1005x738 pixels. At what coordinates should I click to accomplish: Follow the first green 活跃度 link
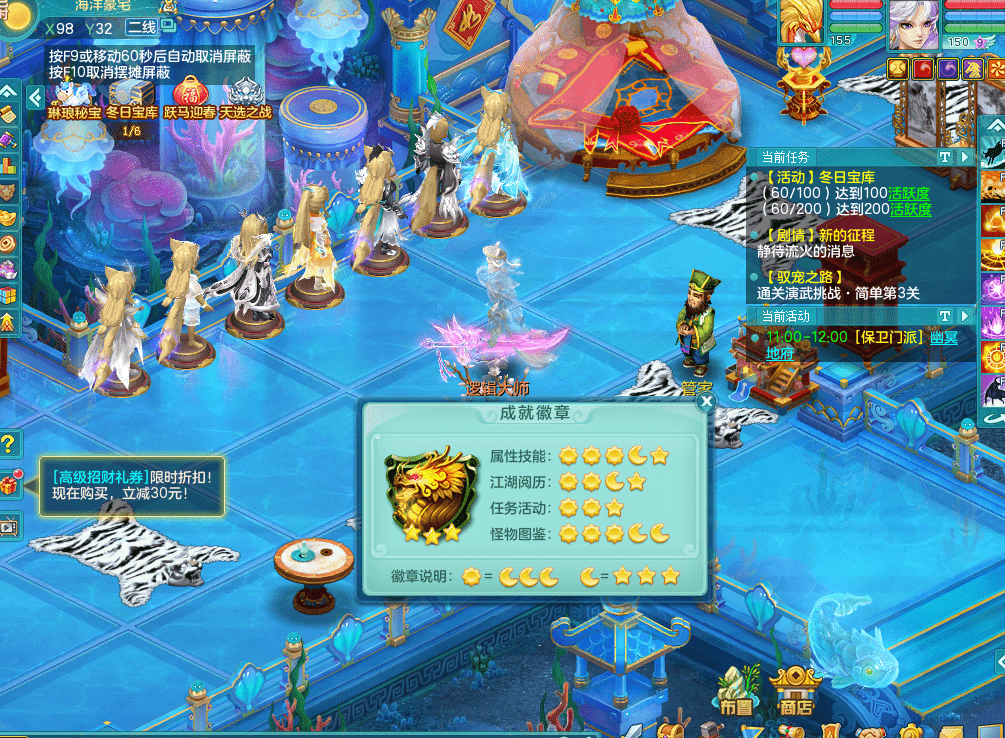click(910, 193)
